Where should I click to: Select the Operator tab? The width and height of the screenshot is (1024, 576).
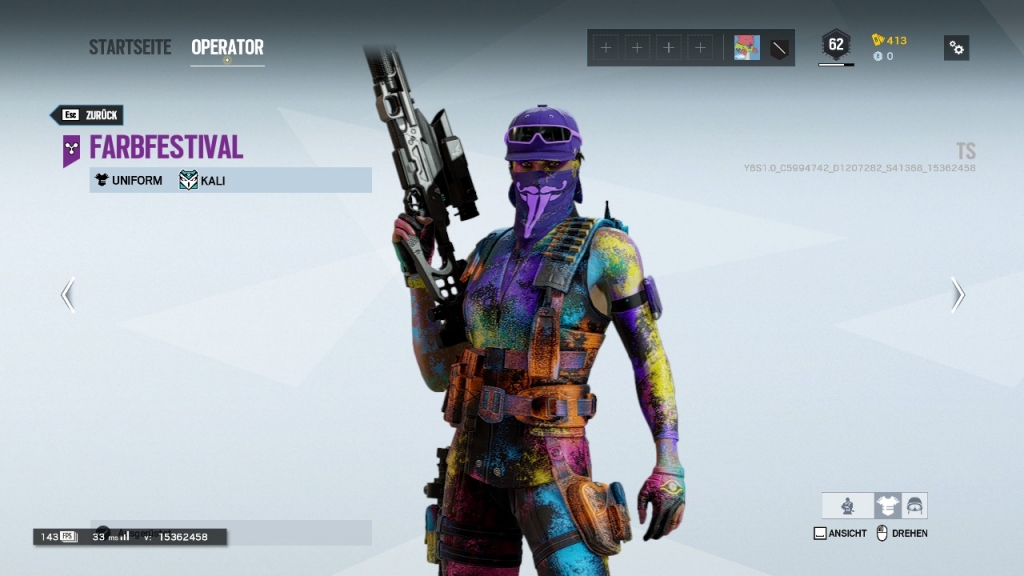coord(227,47)
